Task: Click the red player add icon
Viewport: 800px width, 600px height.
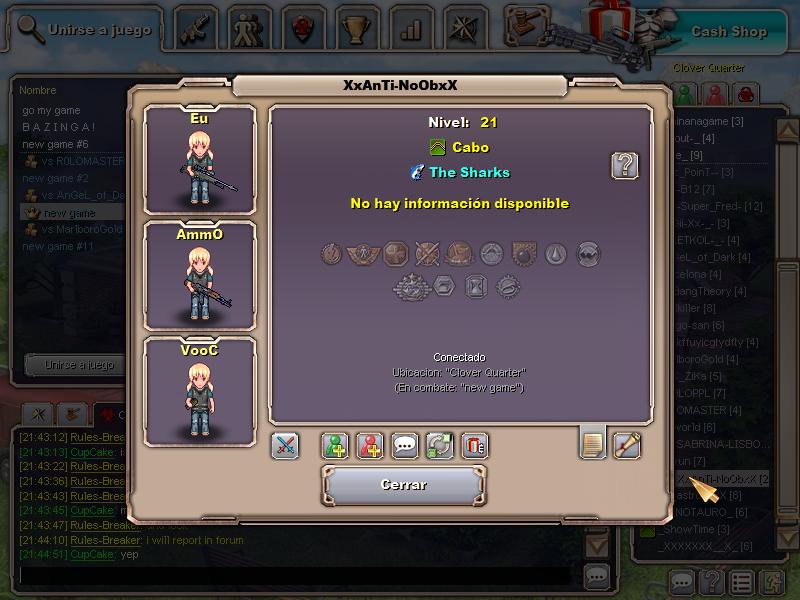Action: (x=370, y=446)
